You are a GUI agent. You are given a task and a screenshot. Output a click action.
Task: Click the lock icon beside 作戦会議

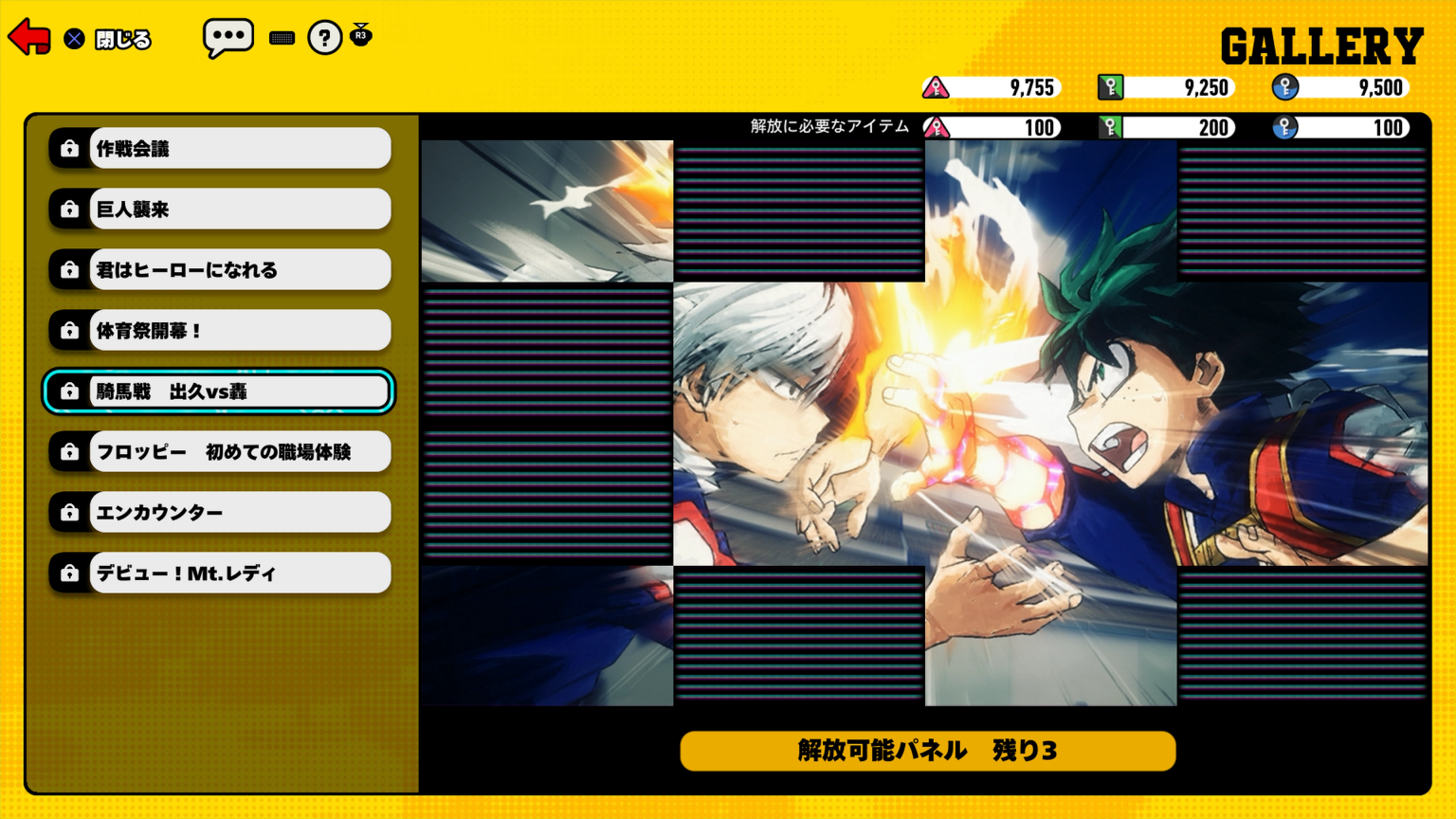click(69, 148)
